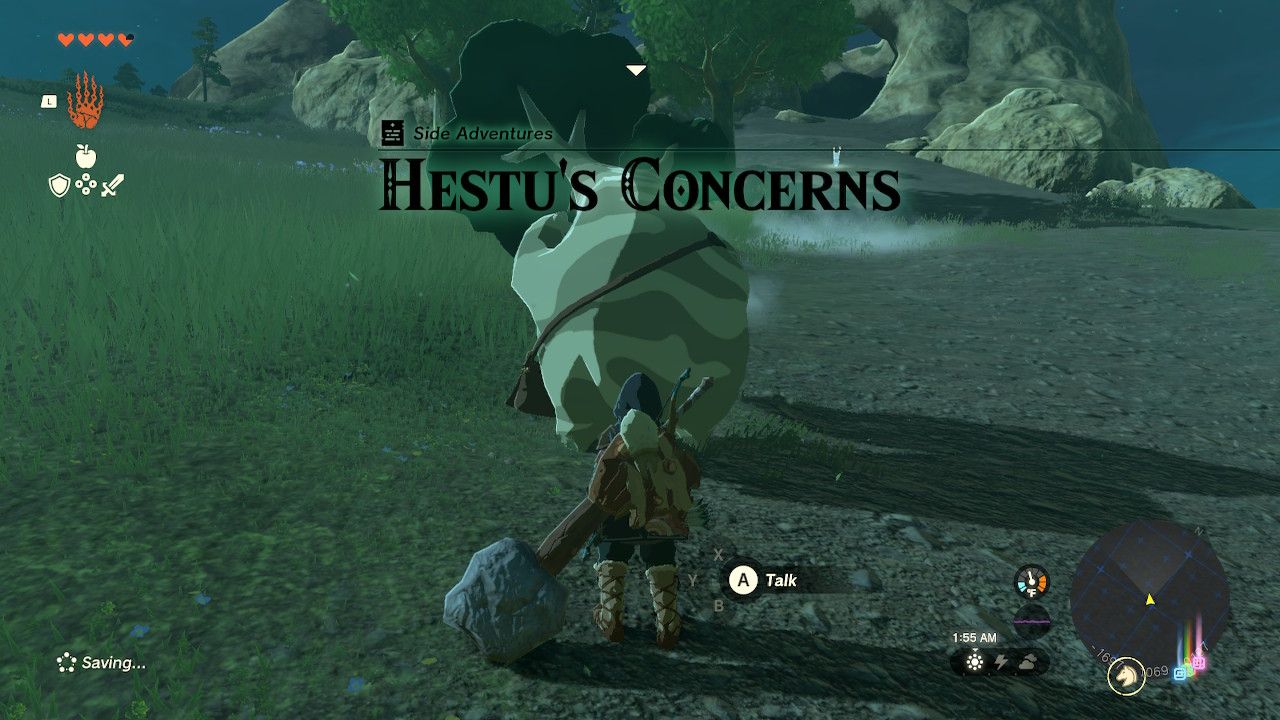Select the shield defense icon
Viewport: 1280px width, 720px height.
pos(58,184)
